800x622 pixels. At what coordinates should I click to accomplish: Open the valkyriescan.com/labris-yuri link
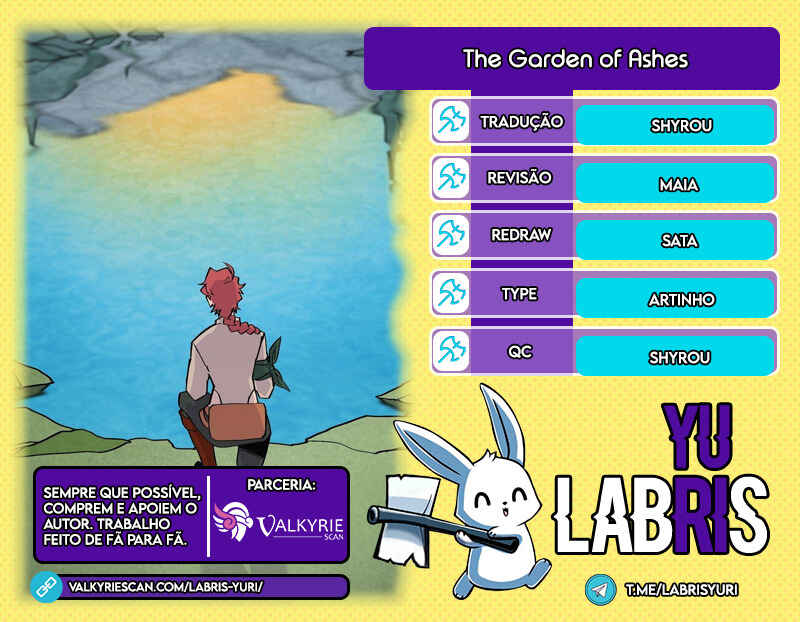pos(165,587)
